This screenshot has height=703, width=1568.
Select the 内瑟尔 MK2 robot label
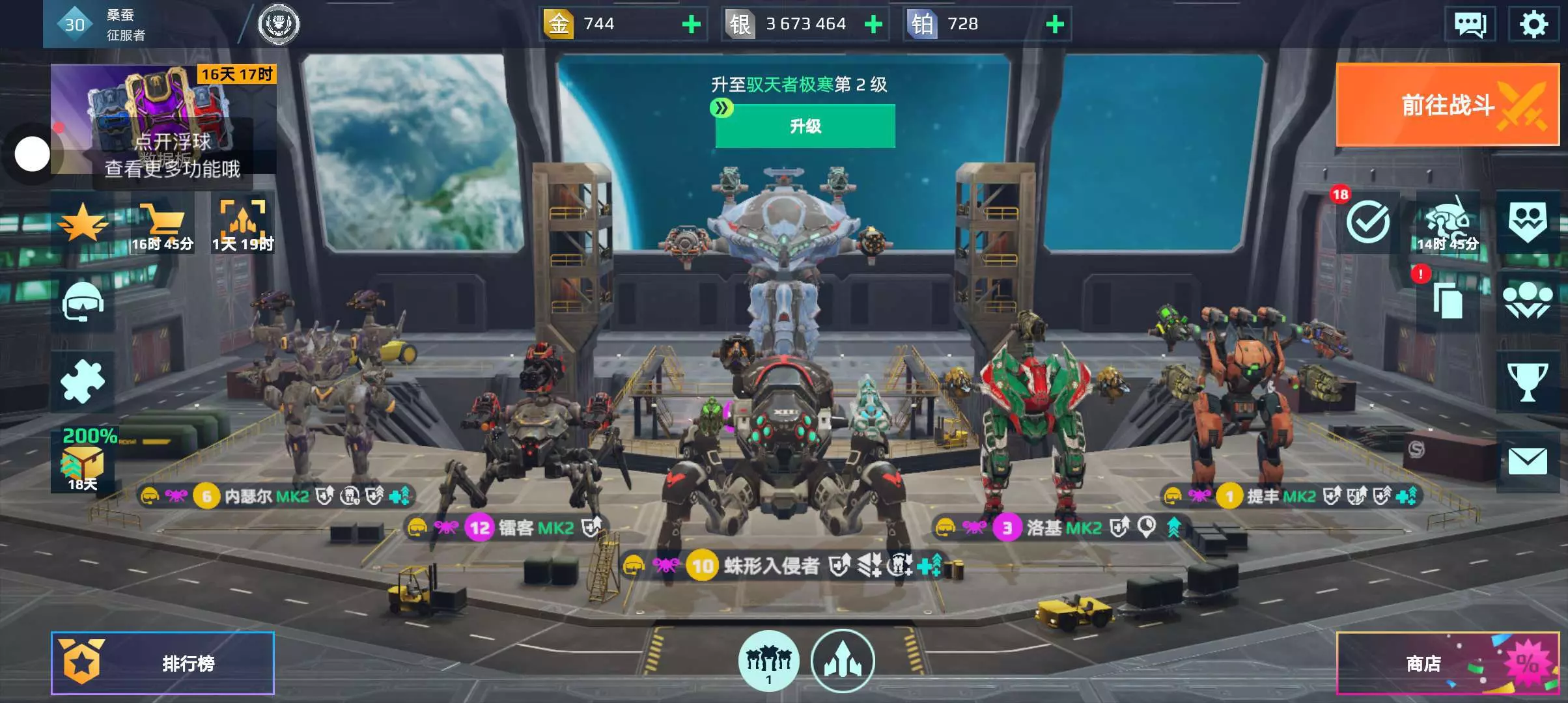pos(267,497)
